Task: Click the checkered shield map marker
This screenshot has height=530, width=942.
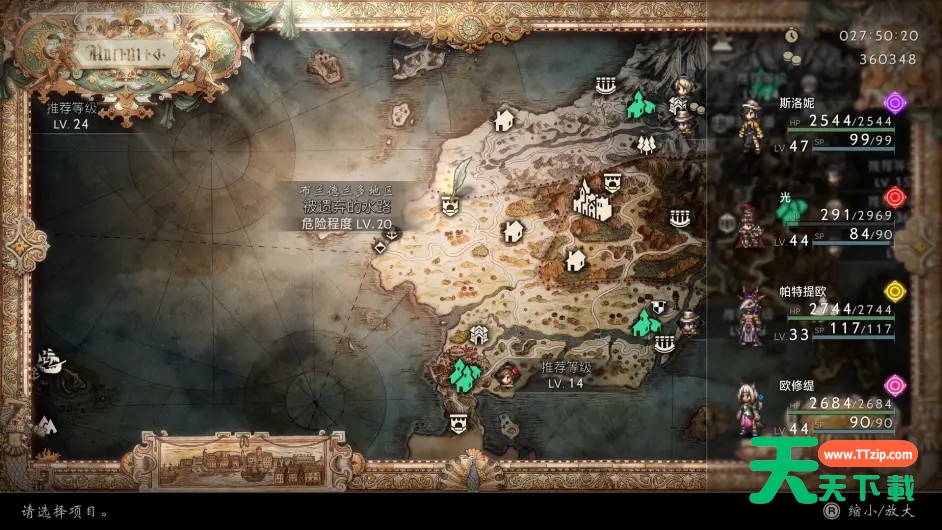Action: 659,306
